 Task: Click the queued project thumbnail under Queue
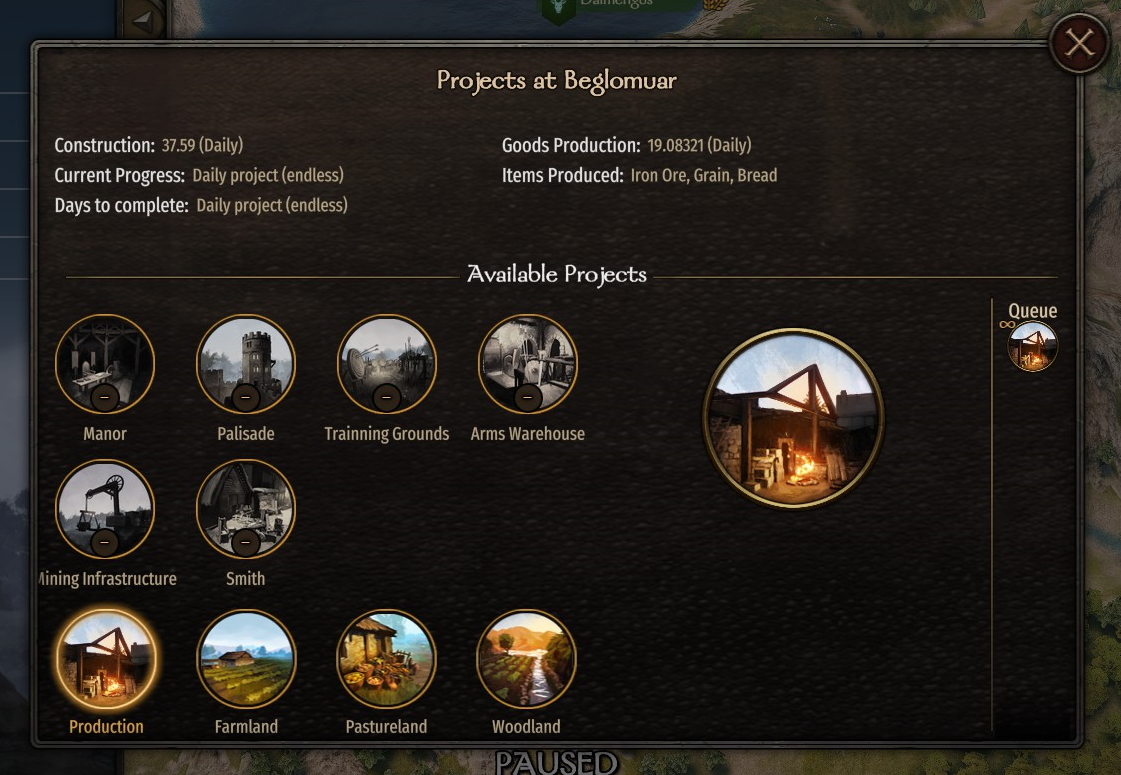pyautogui.click(x=1032, y=346)
